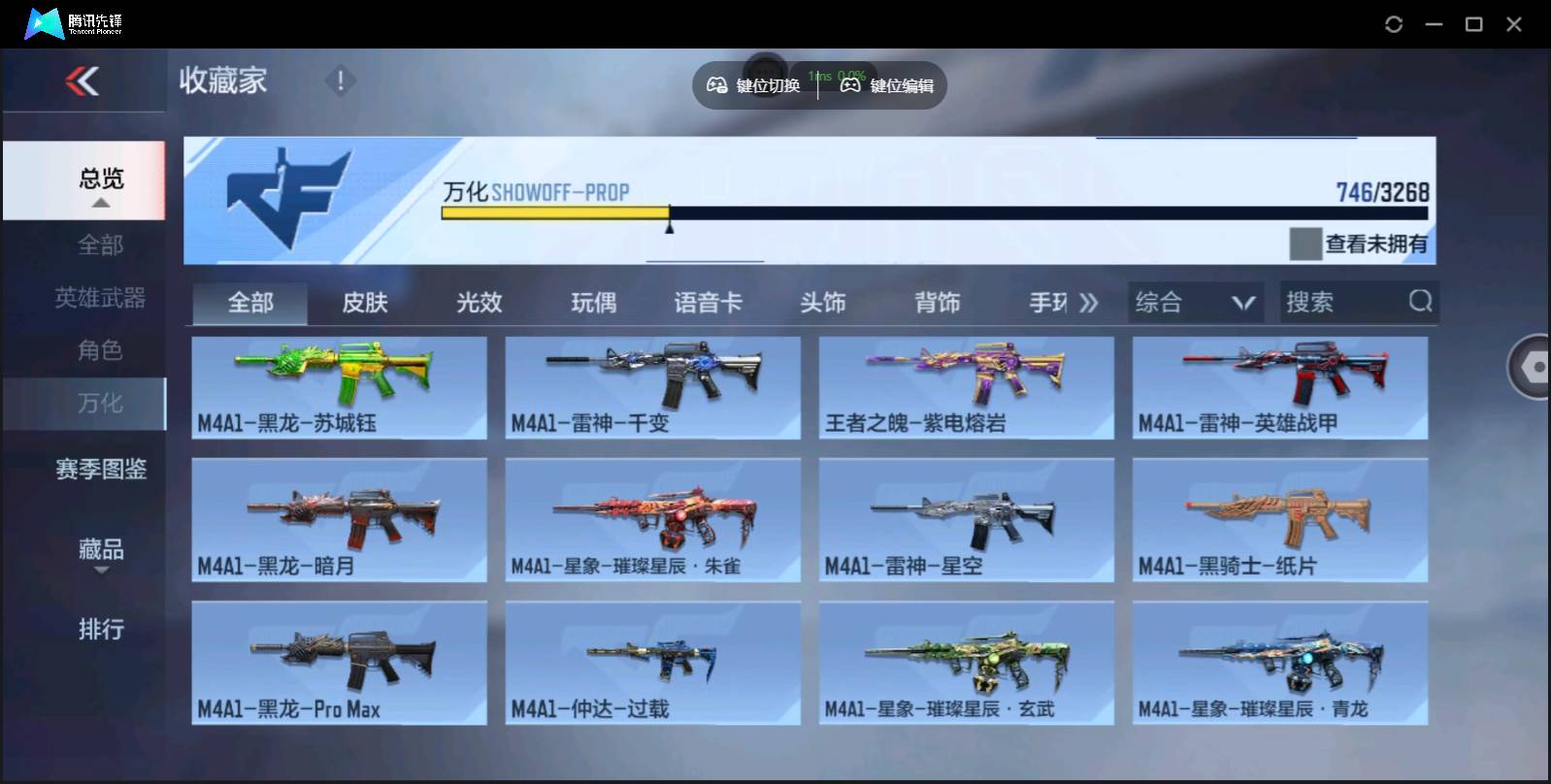Switch to 英雄武器 category
This screenshot has height=784, width=1551.
(100, 299)
